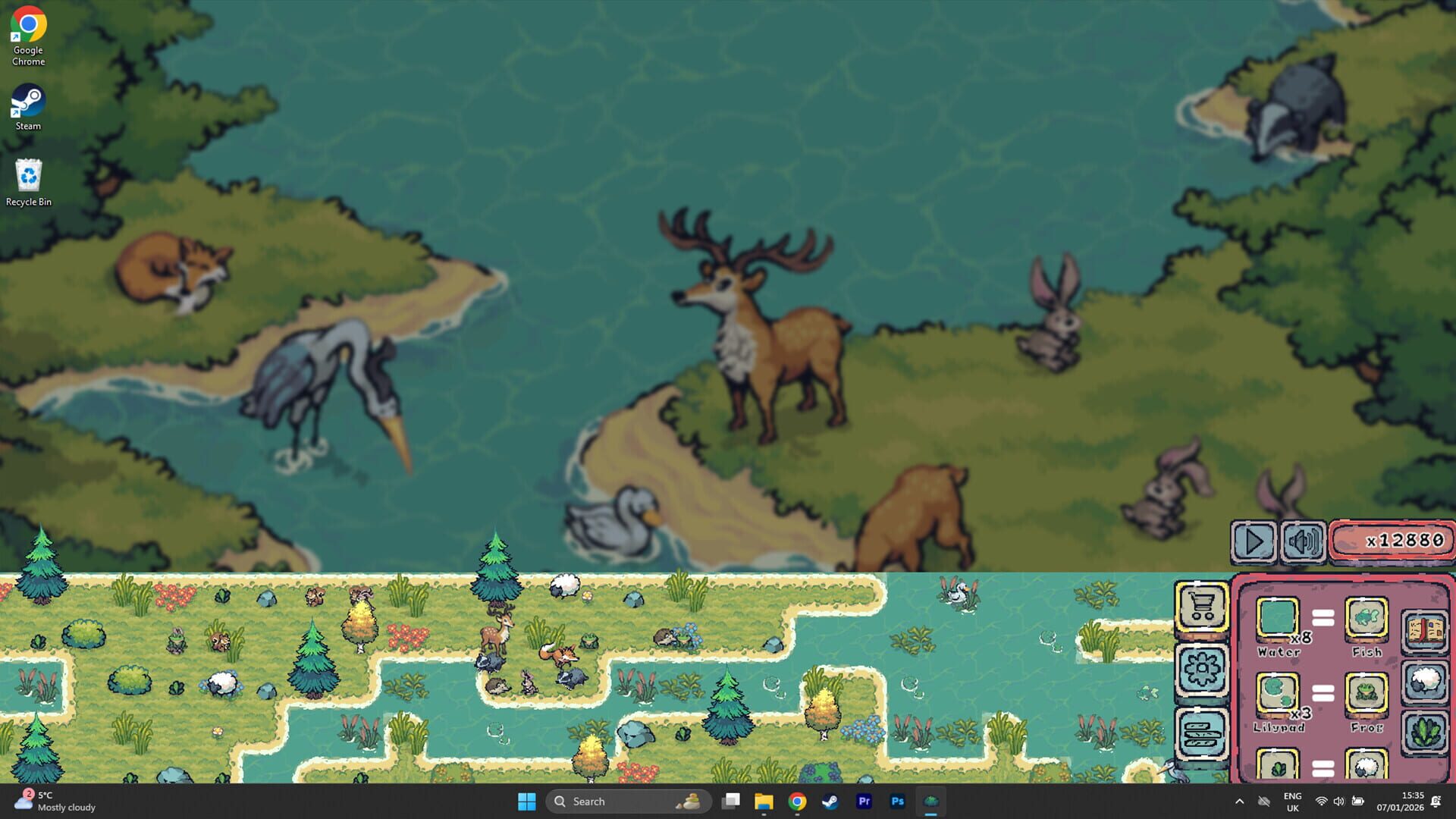
Task: Switch the ENG UK language input
Action: point(1292,802)
